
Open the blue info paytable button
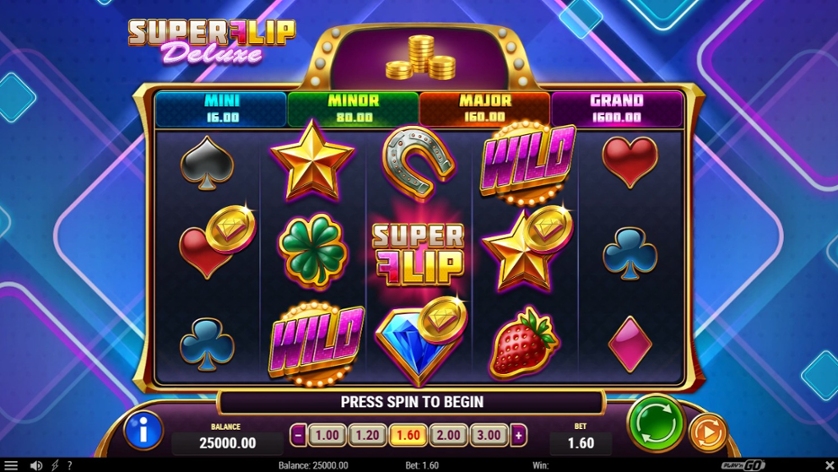click(x=144, y=431)
